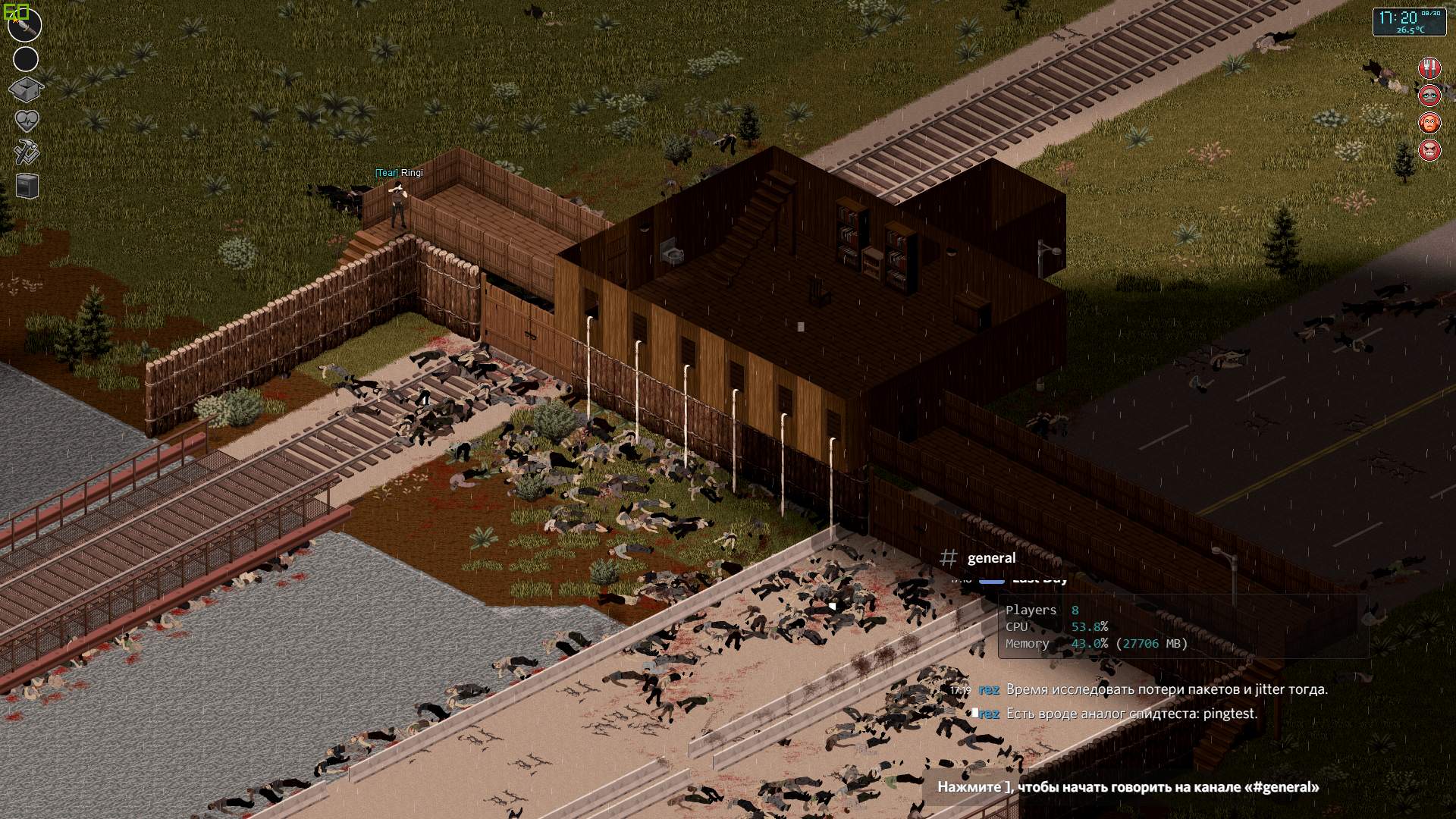Screen dimensions: 1456x819
Task: Click the empty secondary equipment slot
Action: [x=26, y=58]
